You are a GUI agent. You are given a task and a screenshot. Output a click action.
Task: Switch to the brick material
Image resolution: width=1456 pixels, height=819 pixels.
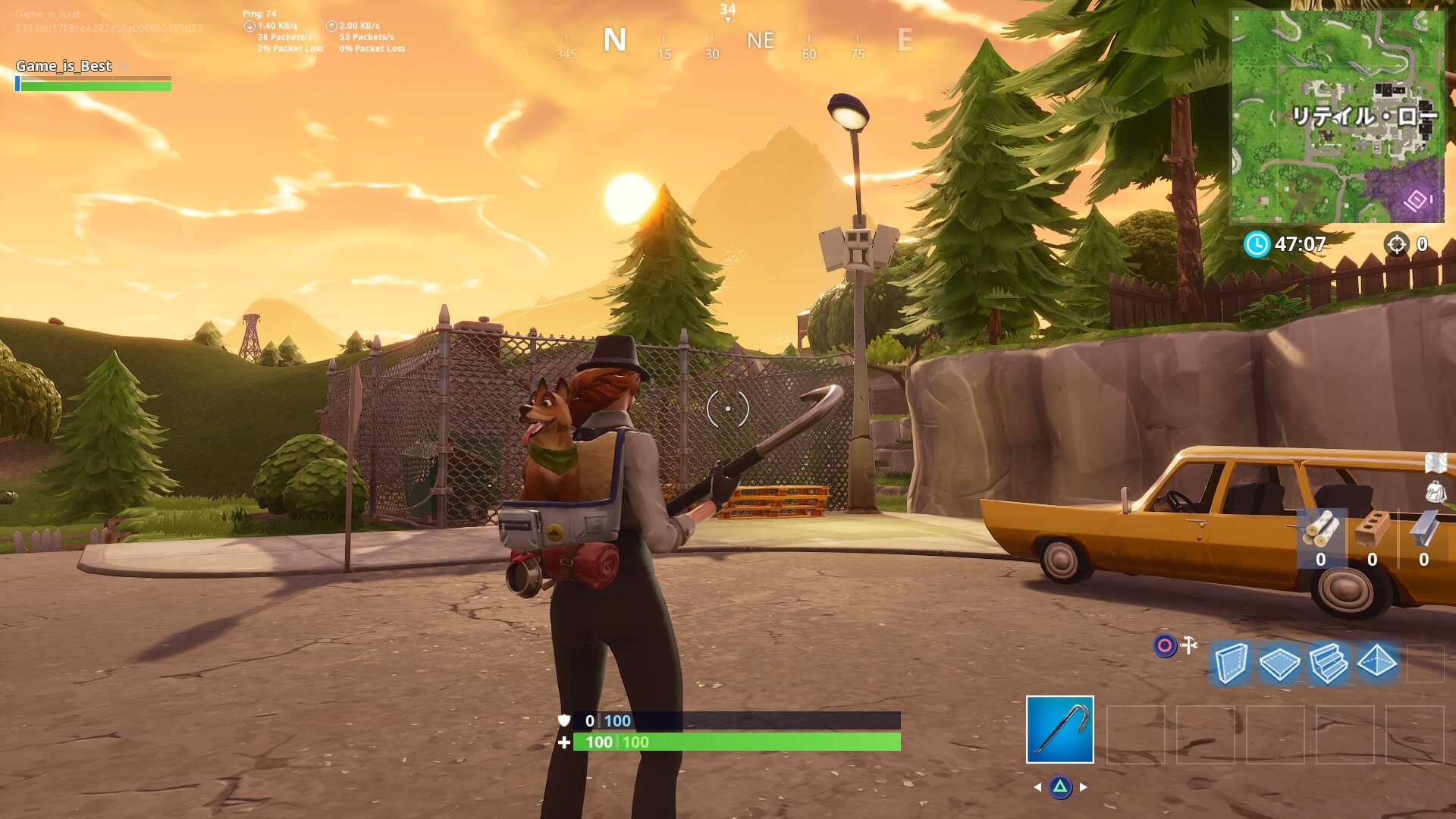tap(1372, 529)
